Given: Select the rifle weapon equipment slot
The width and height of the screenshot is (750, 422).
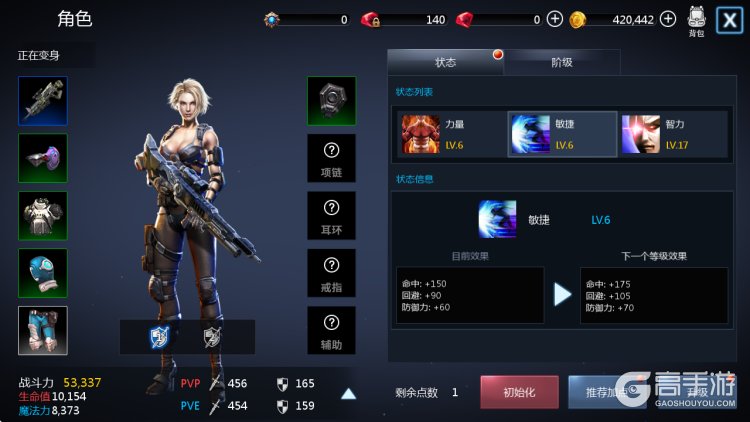Looking at the screenshot, I should tap(43, 101).
